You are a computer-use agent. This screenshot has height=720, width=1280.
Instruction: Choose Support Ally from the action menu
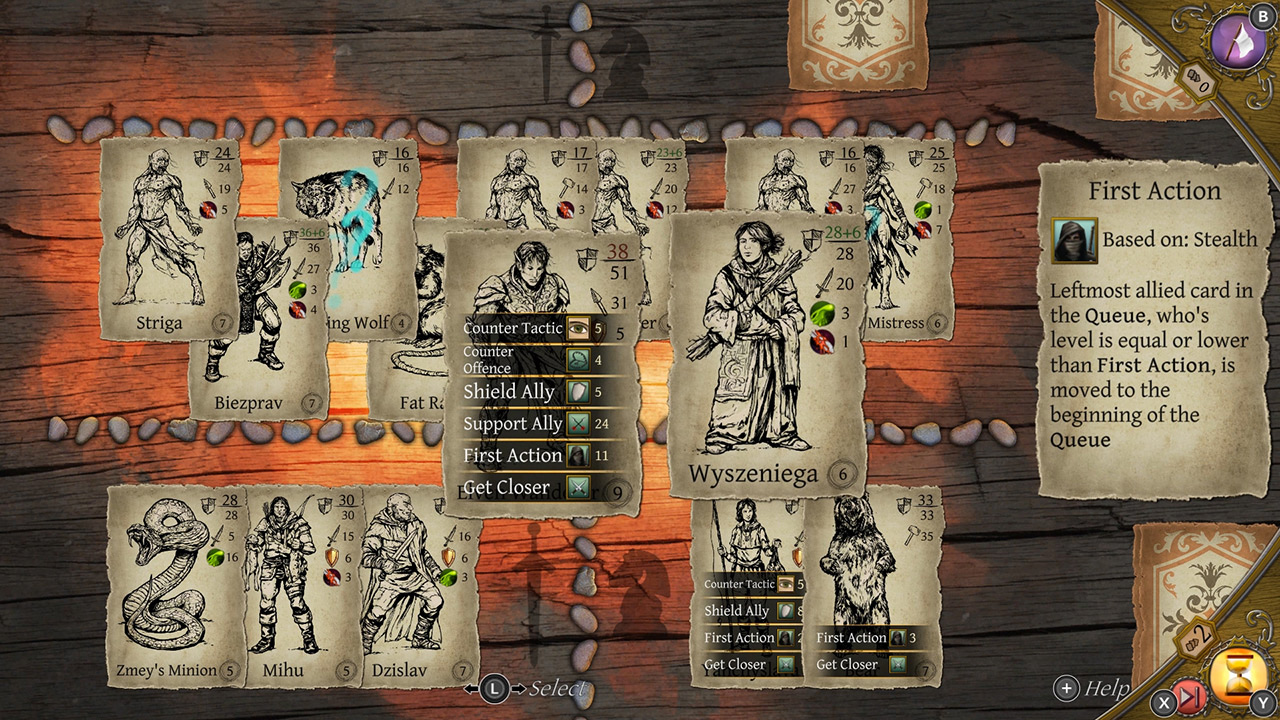click(x=510, y=423)
